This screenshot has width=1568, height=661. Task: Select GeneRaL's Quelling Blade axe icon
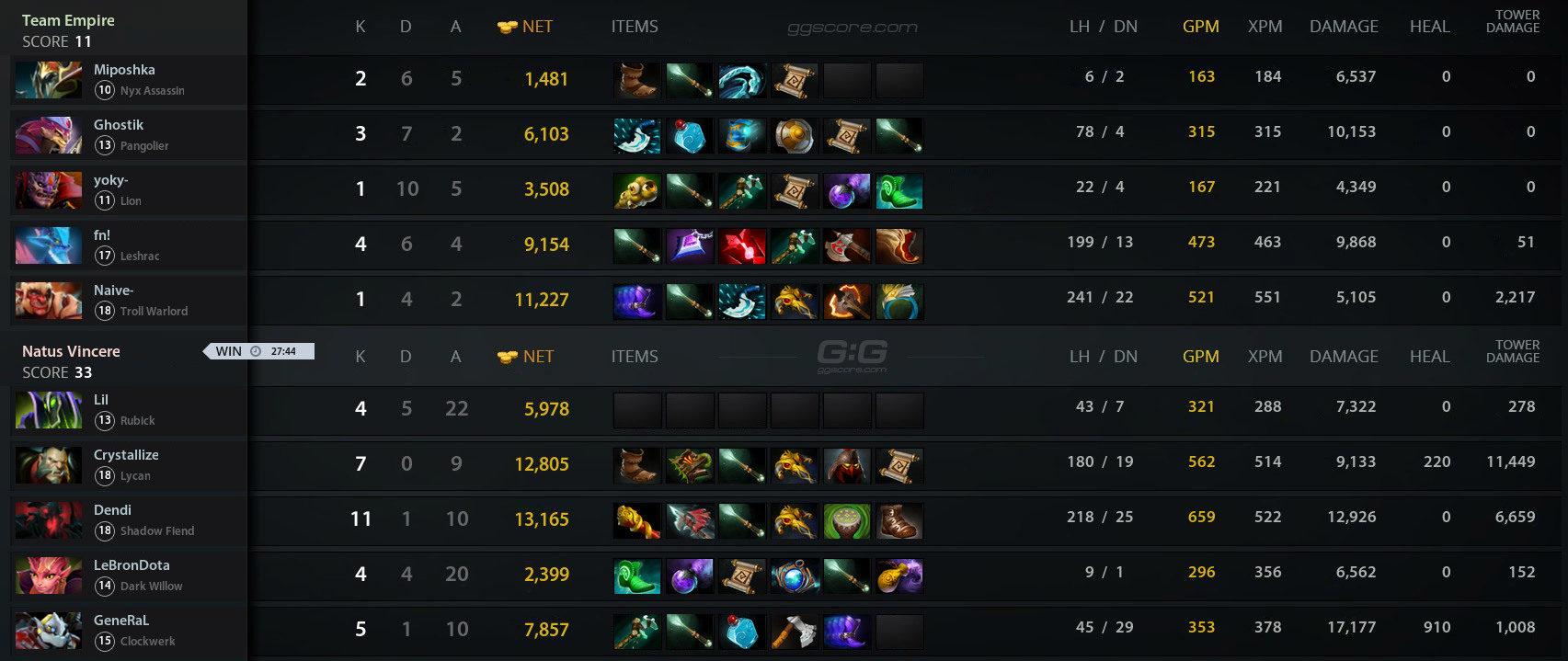click(795, 632)
